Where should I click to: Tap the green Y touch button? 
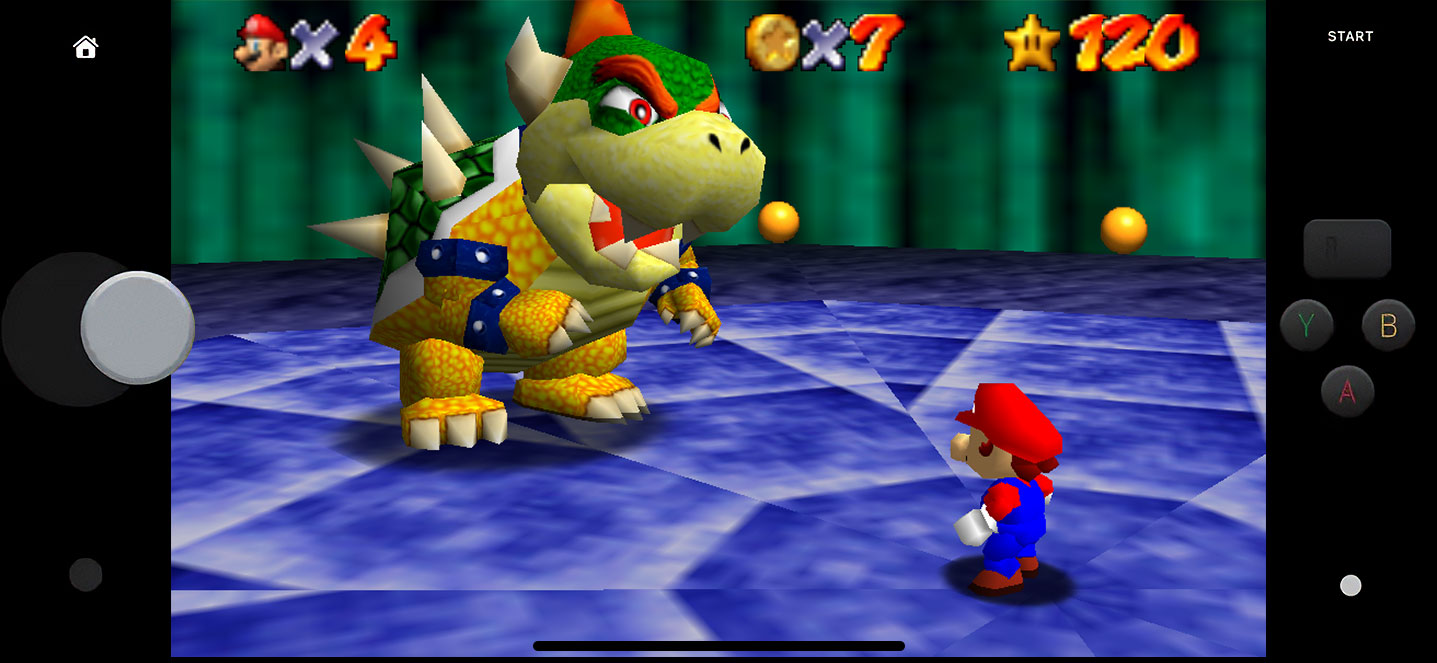click(x=1307, y=325)
